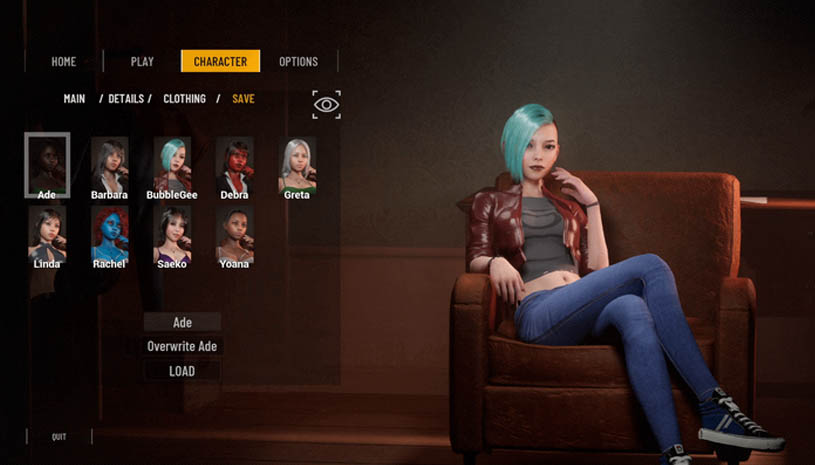Pick the Linda character preset
Screen dimensions: 815x465
click(47, 235)
